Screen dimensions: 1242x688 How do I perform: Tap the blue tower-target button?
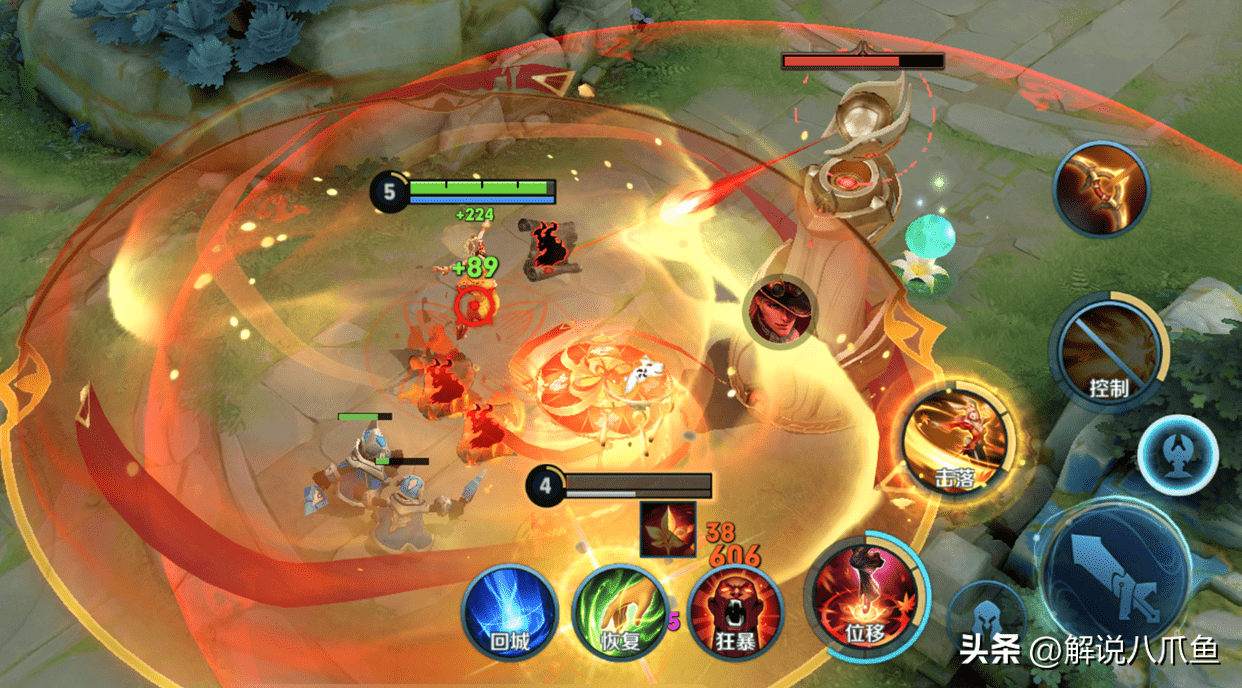point(1178,455)
